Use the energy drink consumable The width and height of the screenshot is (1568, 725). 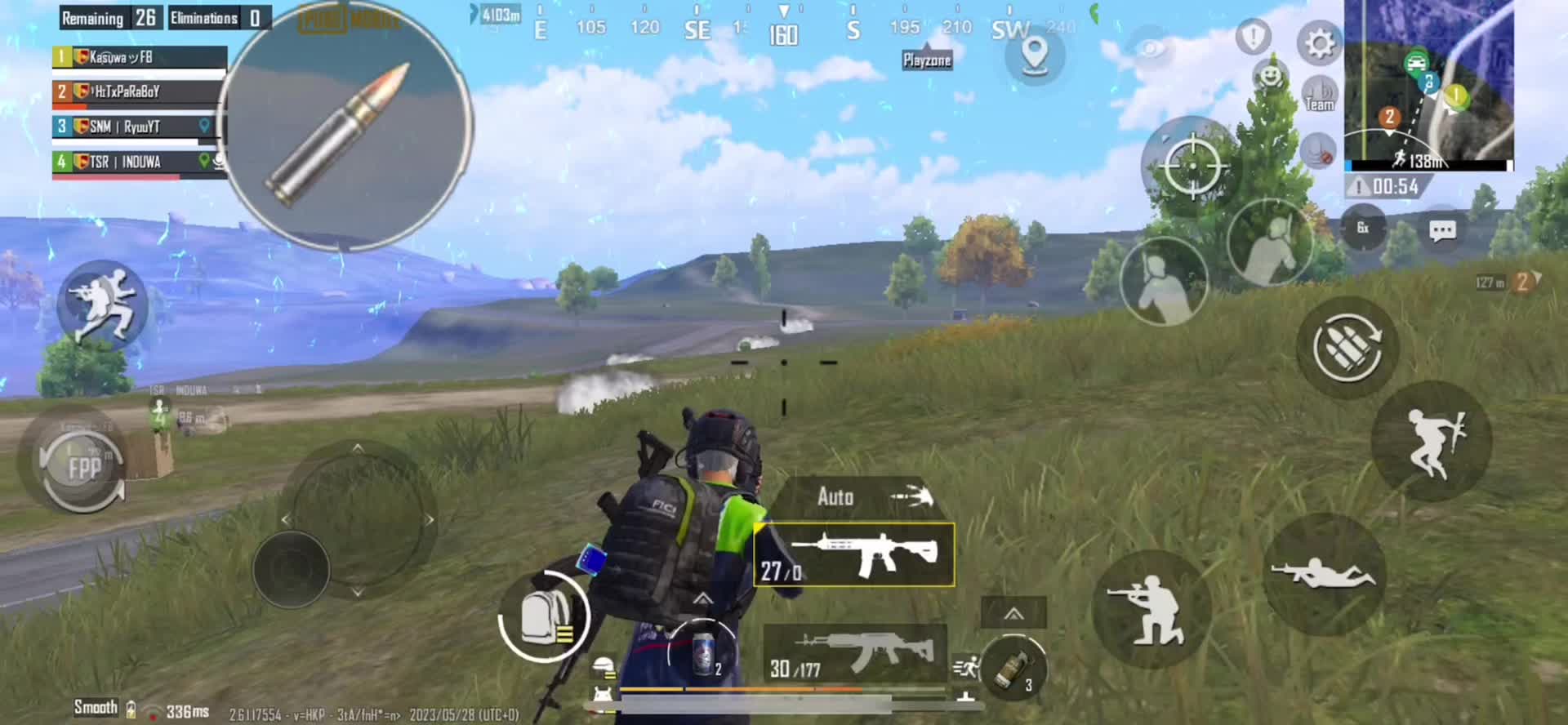click(x=702, y=654)
